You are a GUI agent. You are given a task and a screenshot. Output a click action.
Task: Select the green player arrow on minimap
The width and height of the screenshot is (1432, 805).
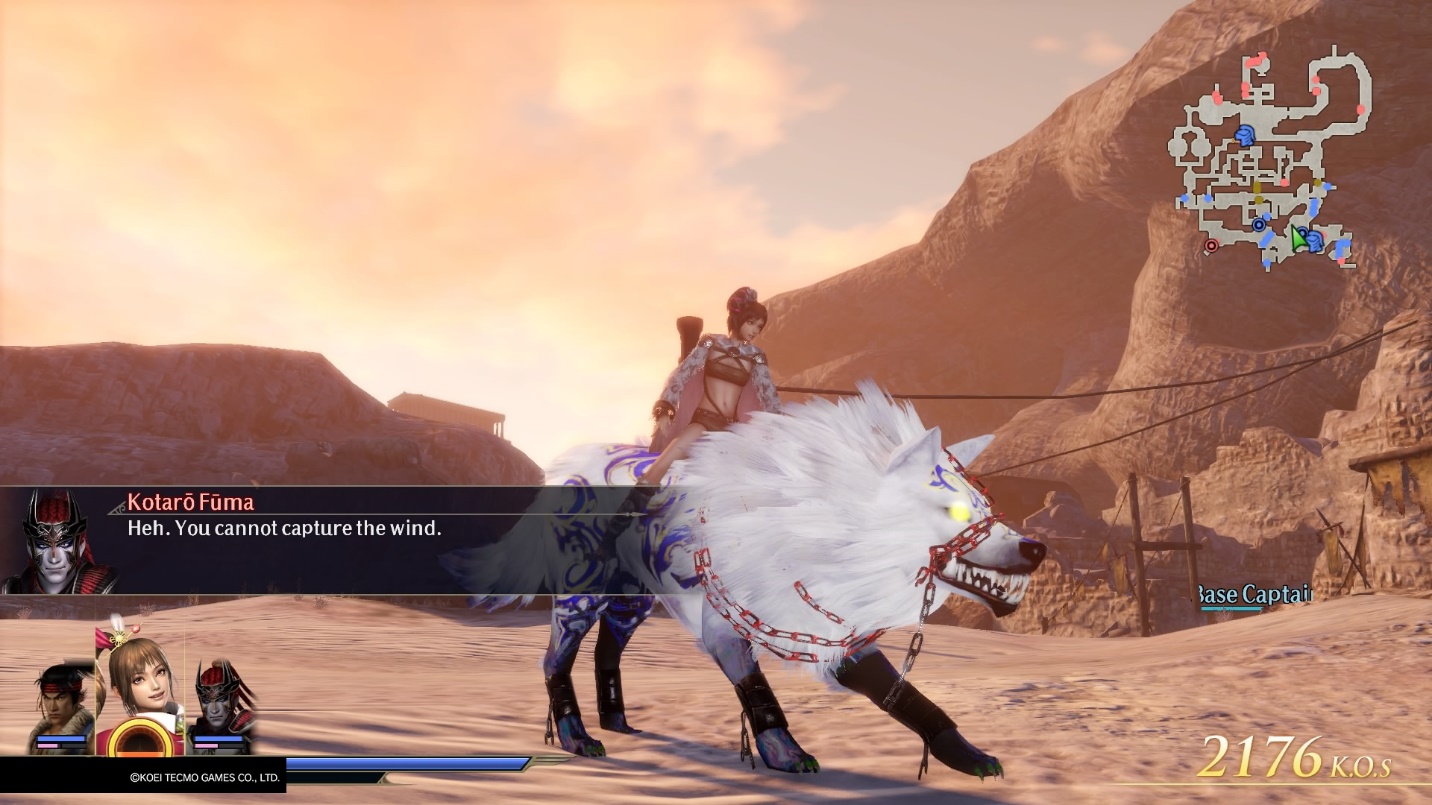pos(1298,238)
